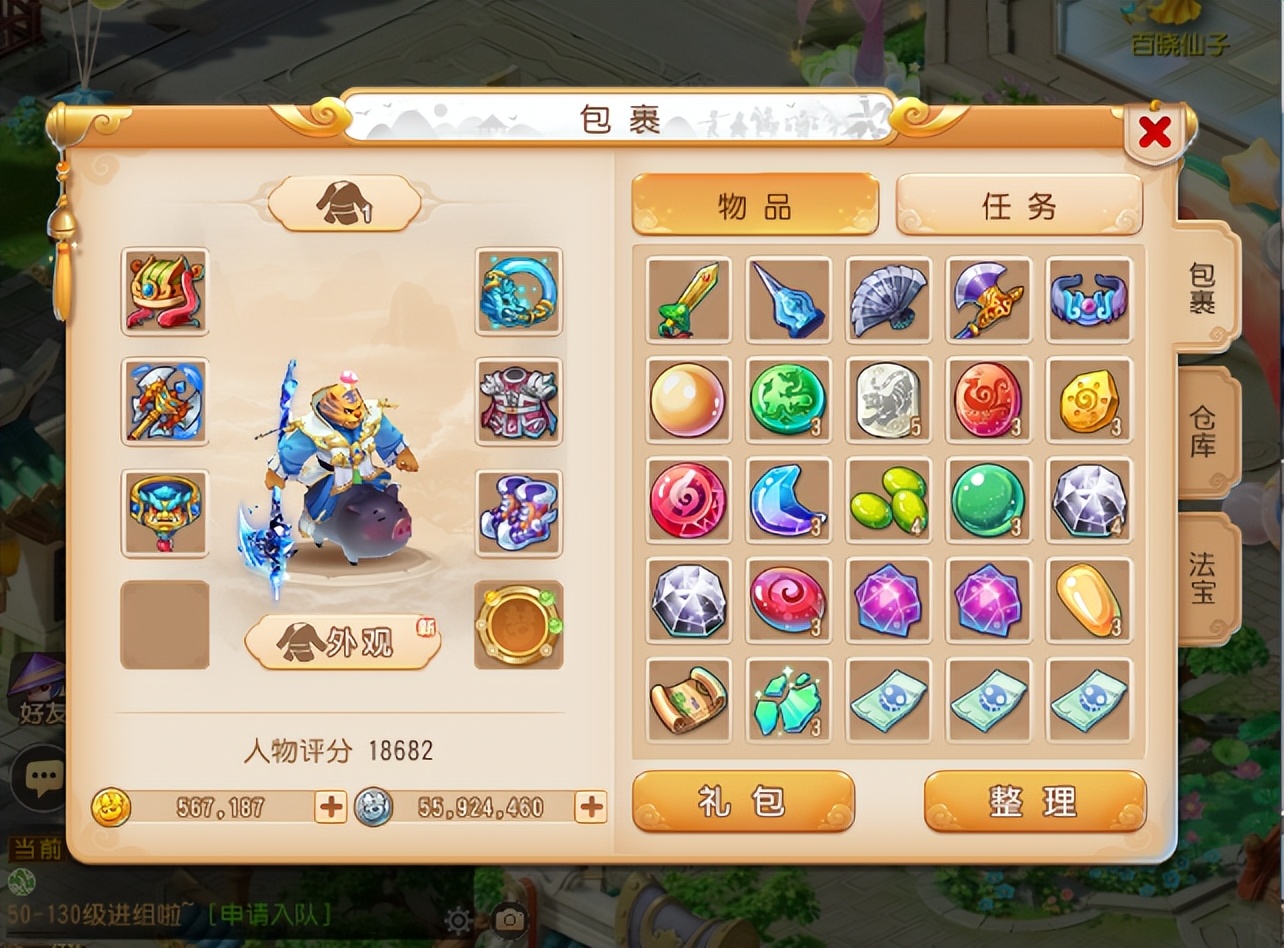Select the golden pearl item in the inventory
This screenshot has height=948, width=1284.
tap(687, 401)
